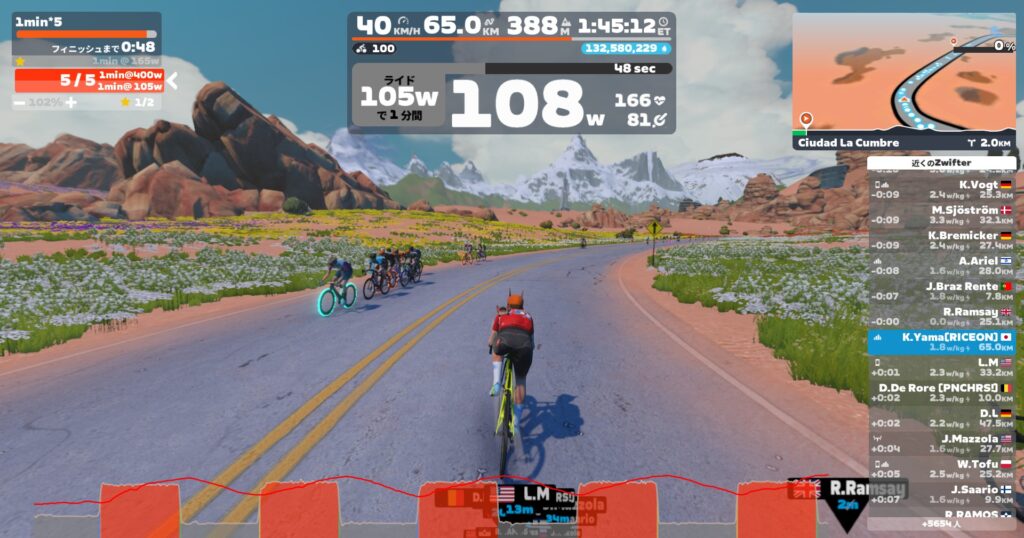
Task: Click the 近くのZwifter list header
Action: click(942, 162)
